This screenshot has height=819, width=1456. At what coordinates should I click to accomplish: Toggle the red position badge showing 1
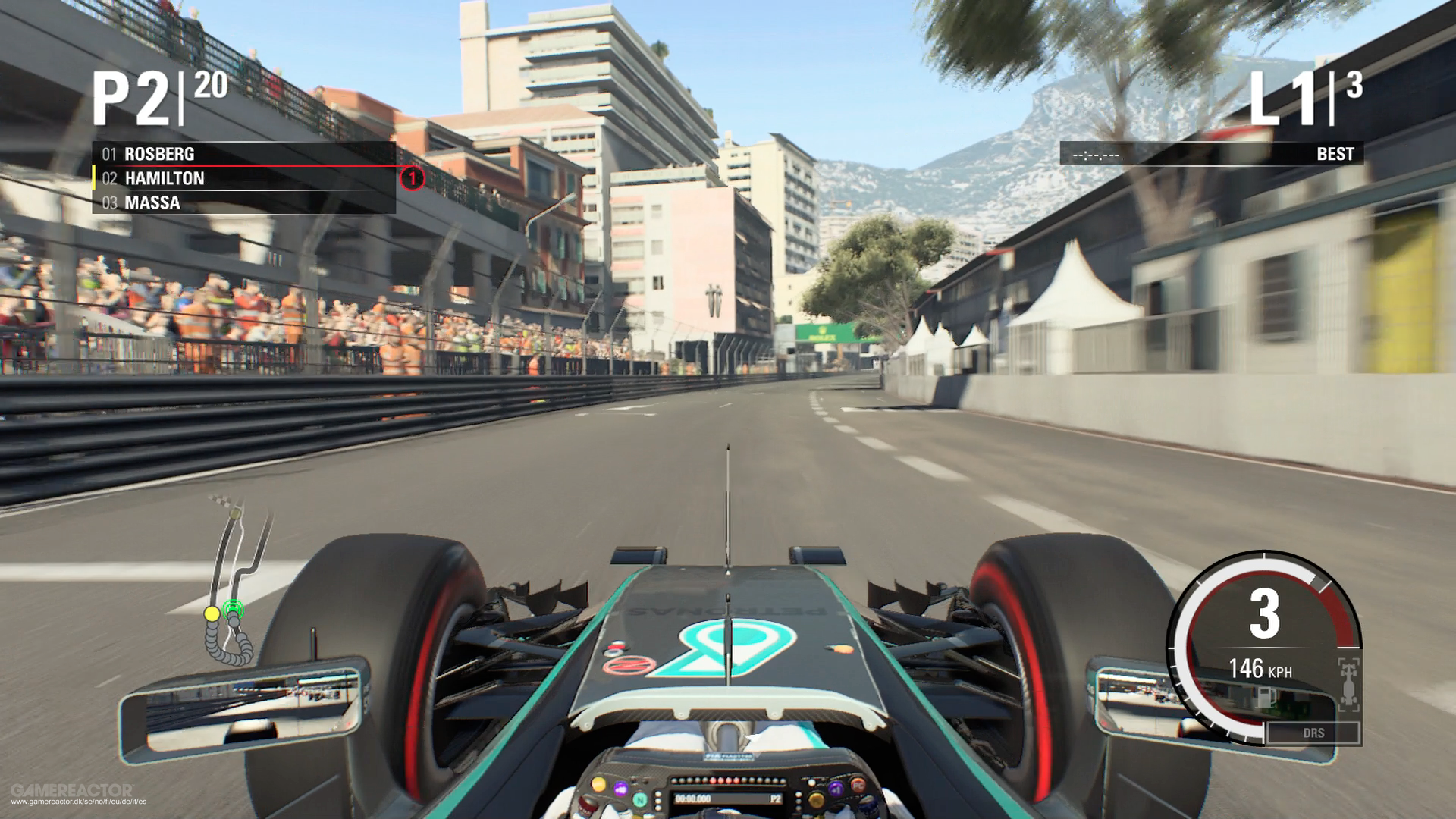tap(412, 178)
